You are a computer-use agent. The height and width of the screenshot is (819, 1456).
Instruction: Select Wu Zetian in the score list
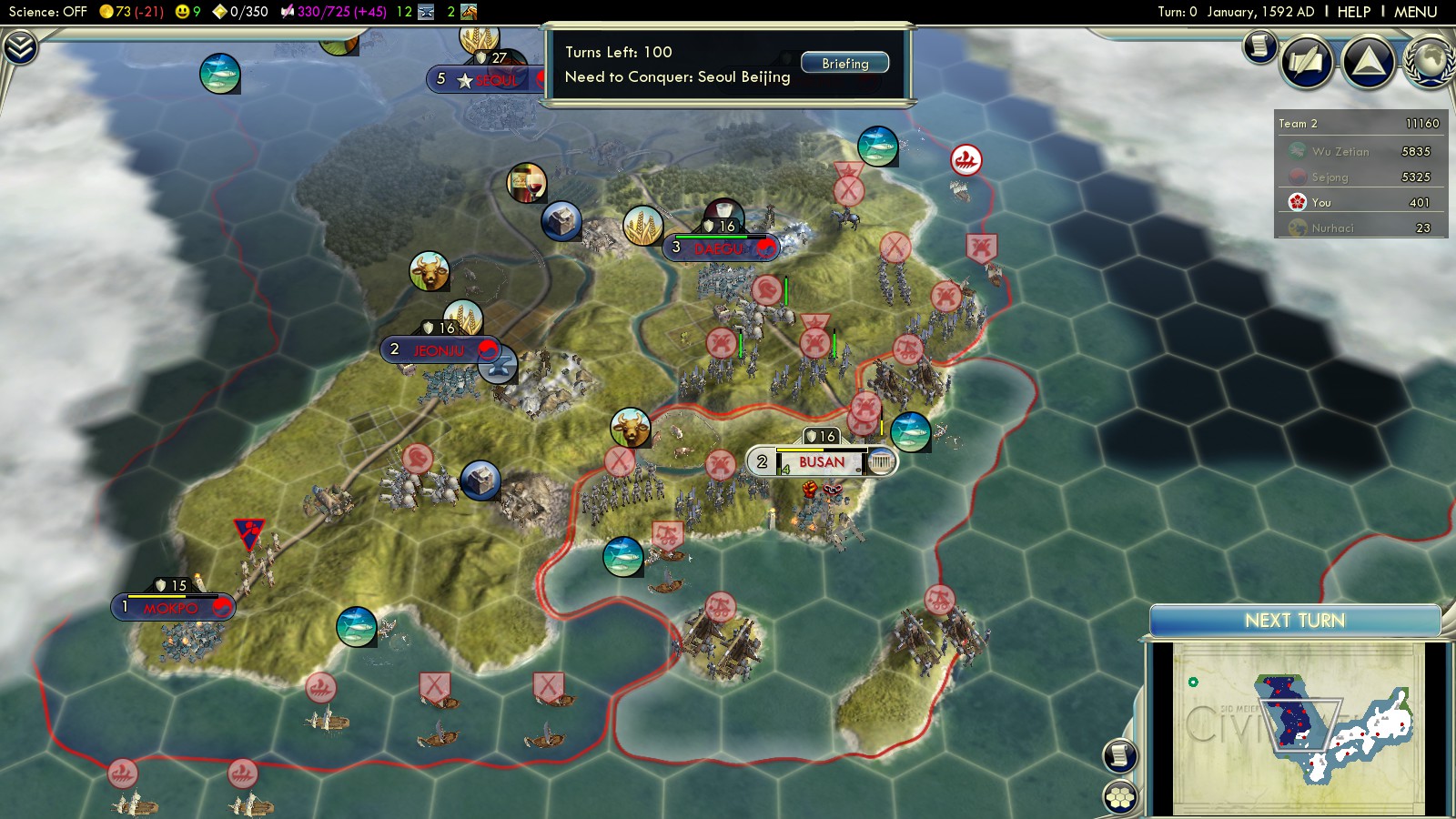pyautogui.click(x=1340, y=152)
